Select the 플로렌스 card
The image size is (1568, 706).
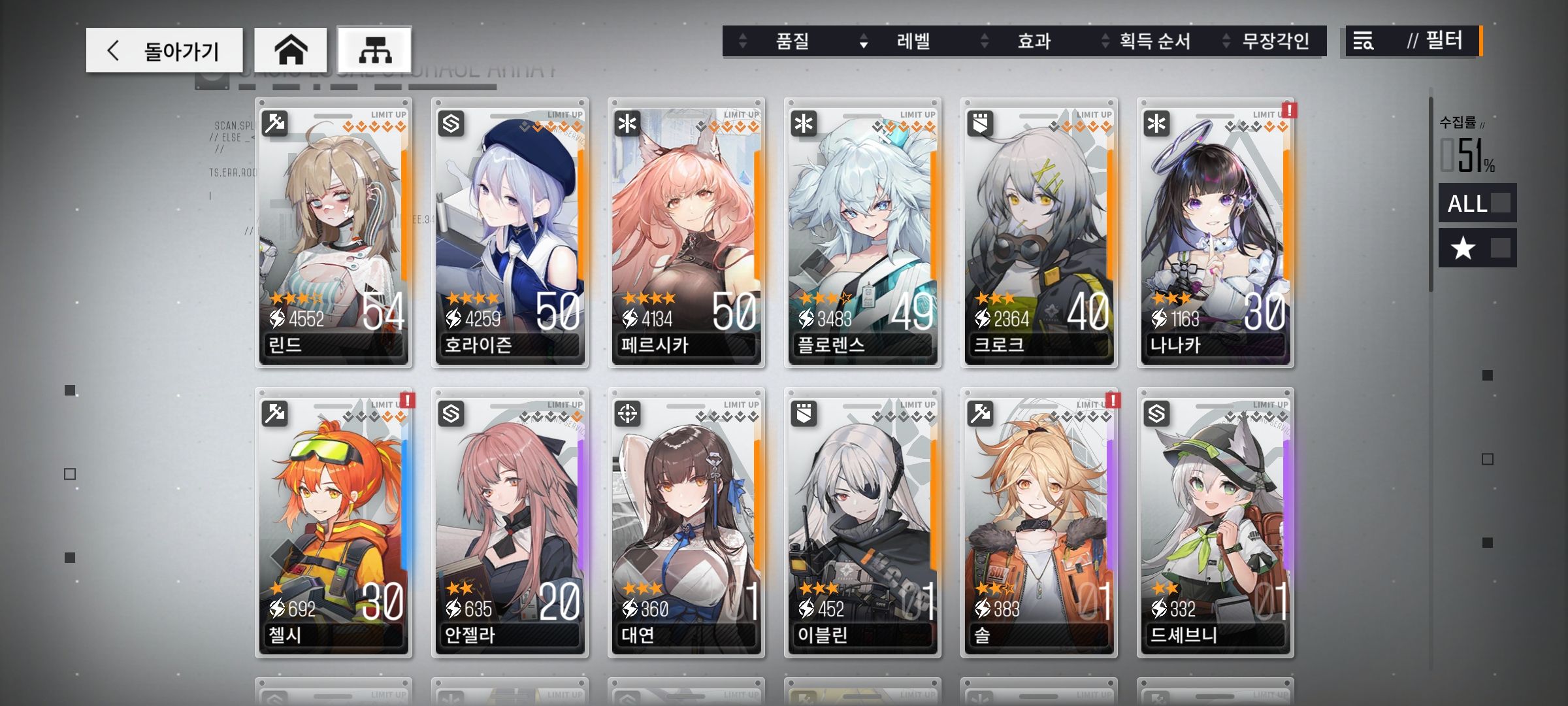point(863,233)
